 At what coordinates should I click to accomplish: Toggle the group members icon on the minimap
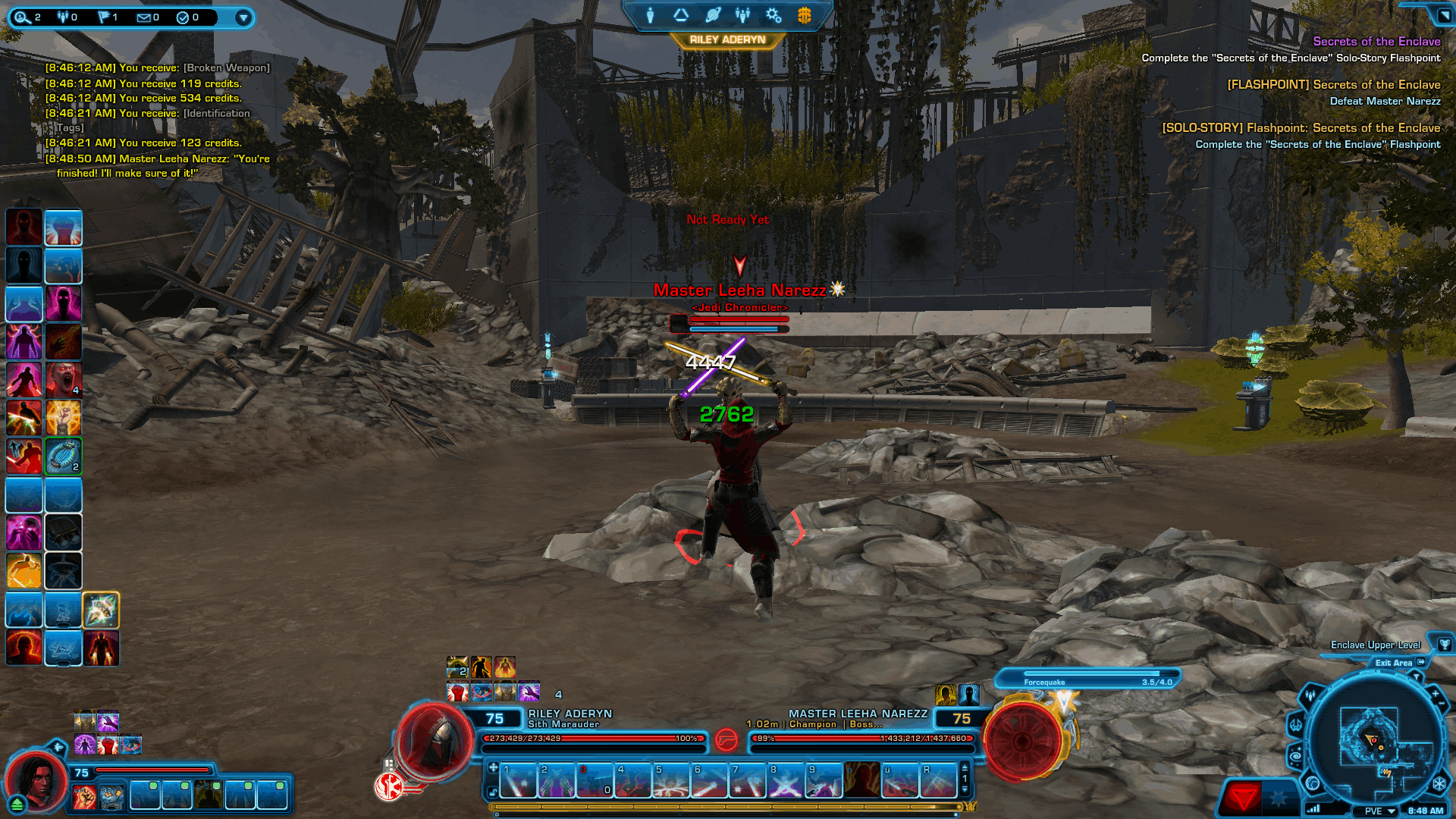(1310, 695)
